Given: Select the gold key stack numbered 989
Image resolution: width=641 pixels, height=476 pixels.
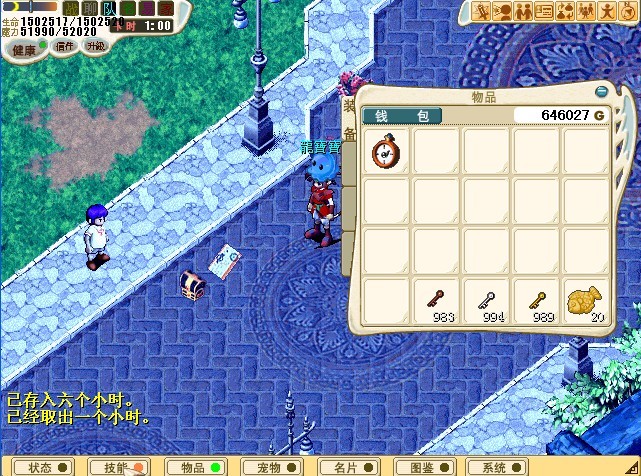Looking at the screenshot, I should tap(537, 301).
